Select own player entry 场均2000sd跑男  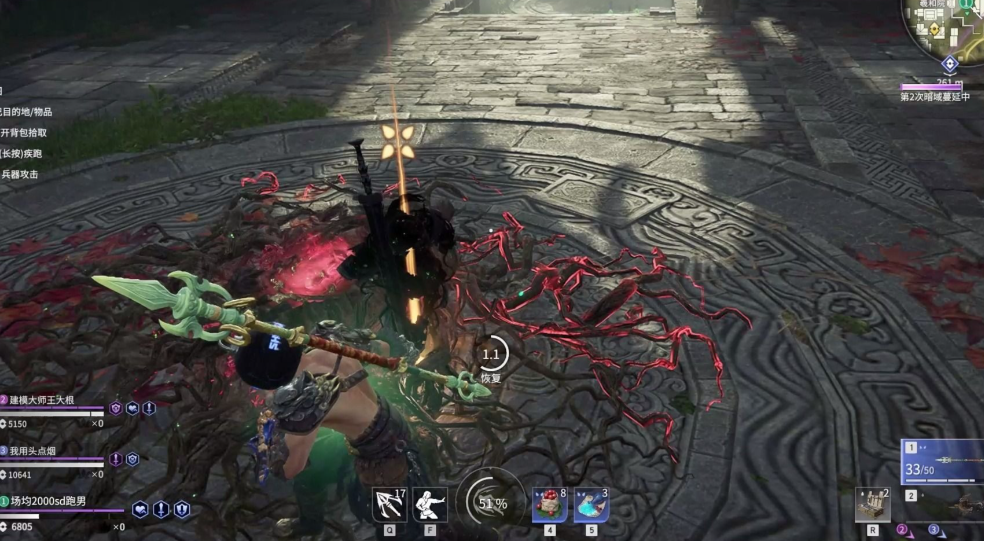[x=48, y=501]
